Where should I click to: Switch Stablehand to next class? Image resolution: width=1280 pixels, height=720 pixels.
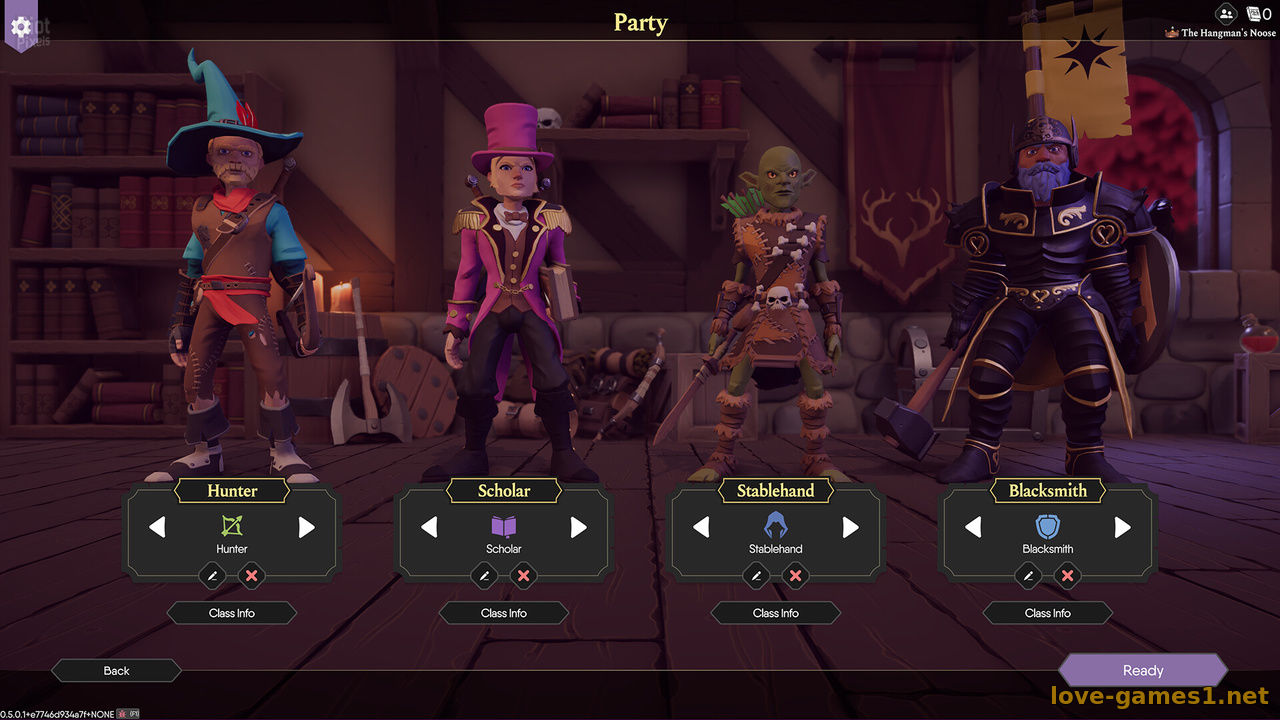(x=851, y=527)
